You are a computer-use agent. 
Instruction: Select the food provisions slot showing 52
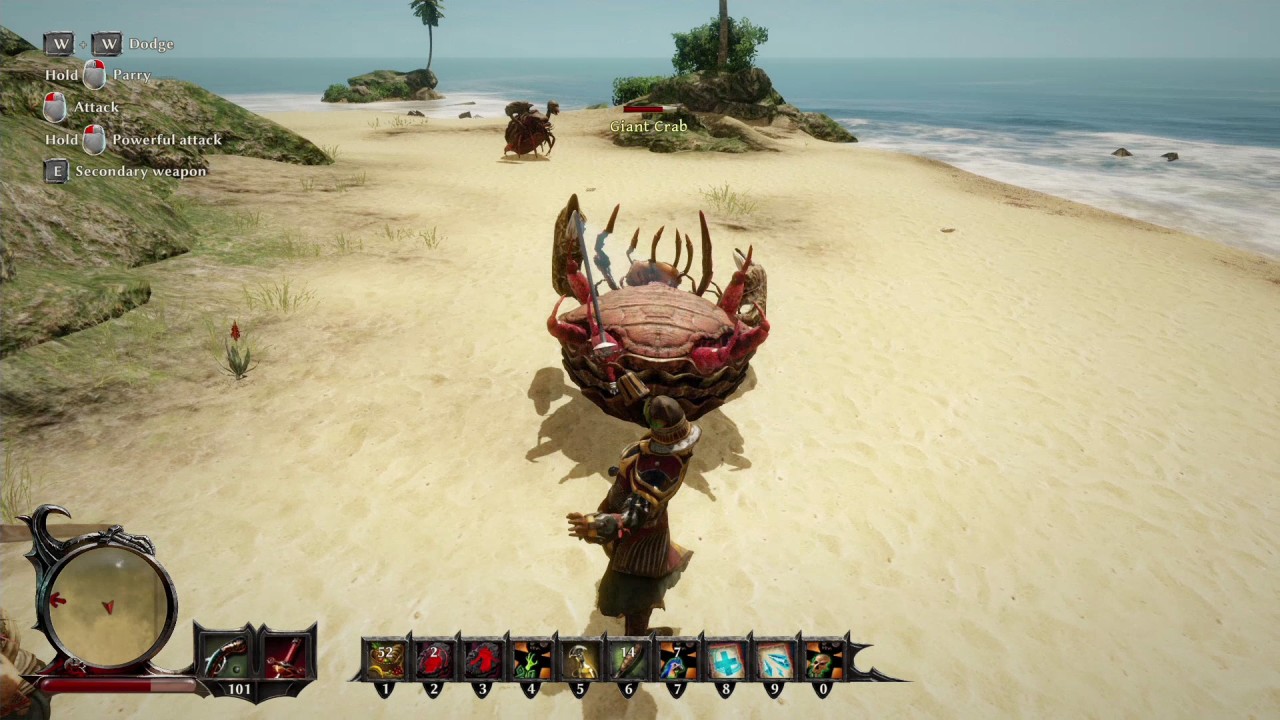click(385, 660)
